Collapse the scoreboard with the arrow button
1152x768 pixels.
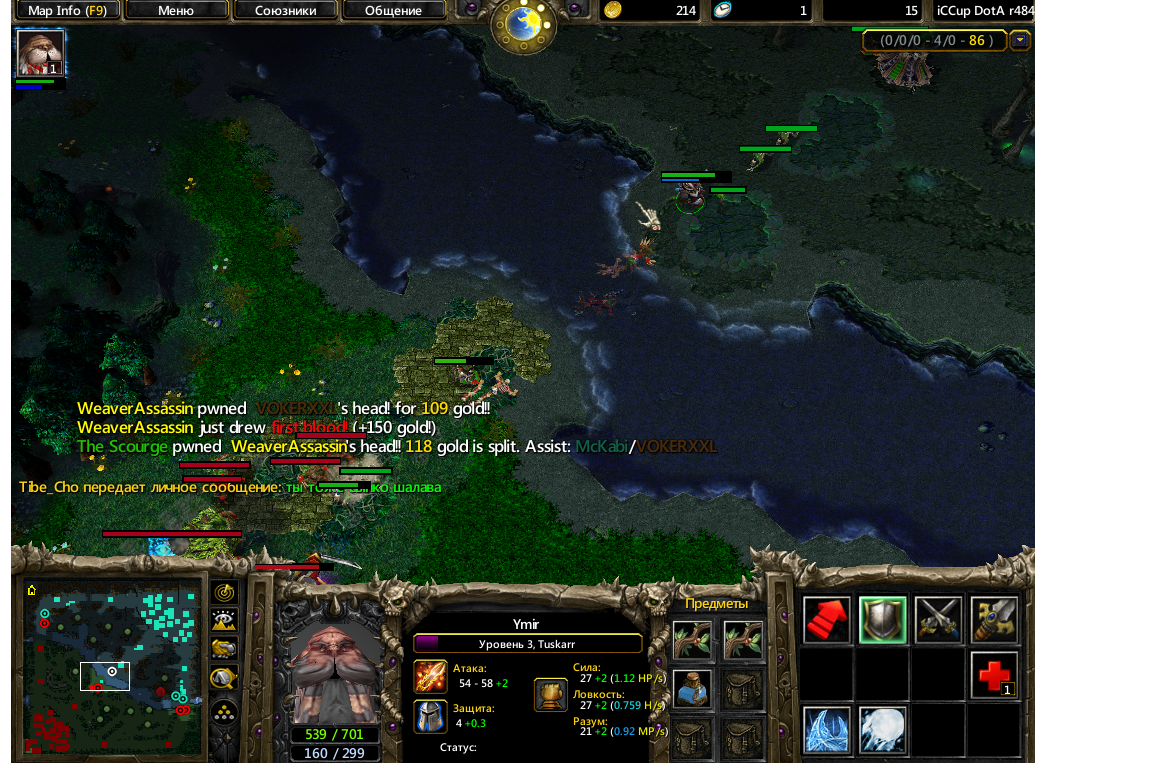(1020, 41)
